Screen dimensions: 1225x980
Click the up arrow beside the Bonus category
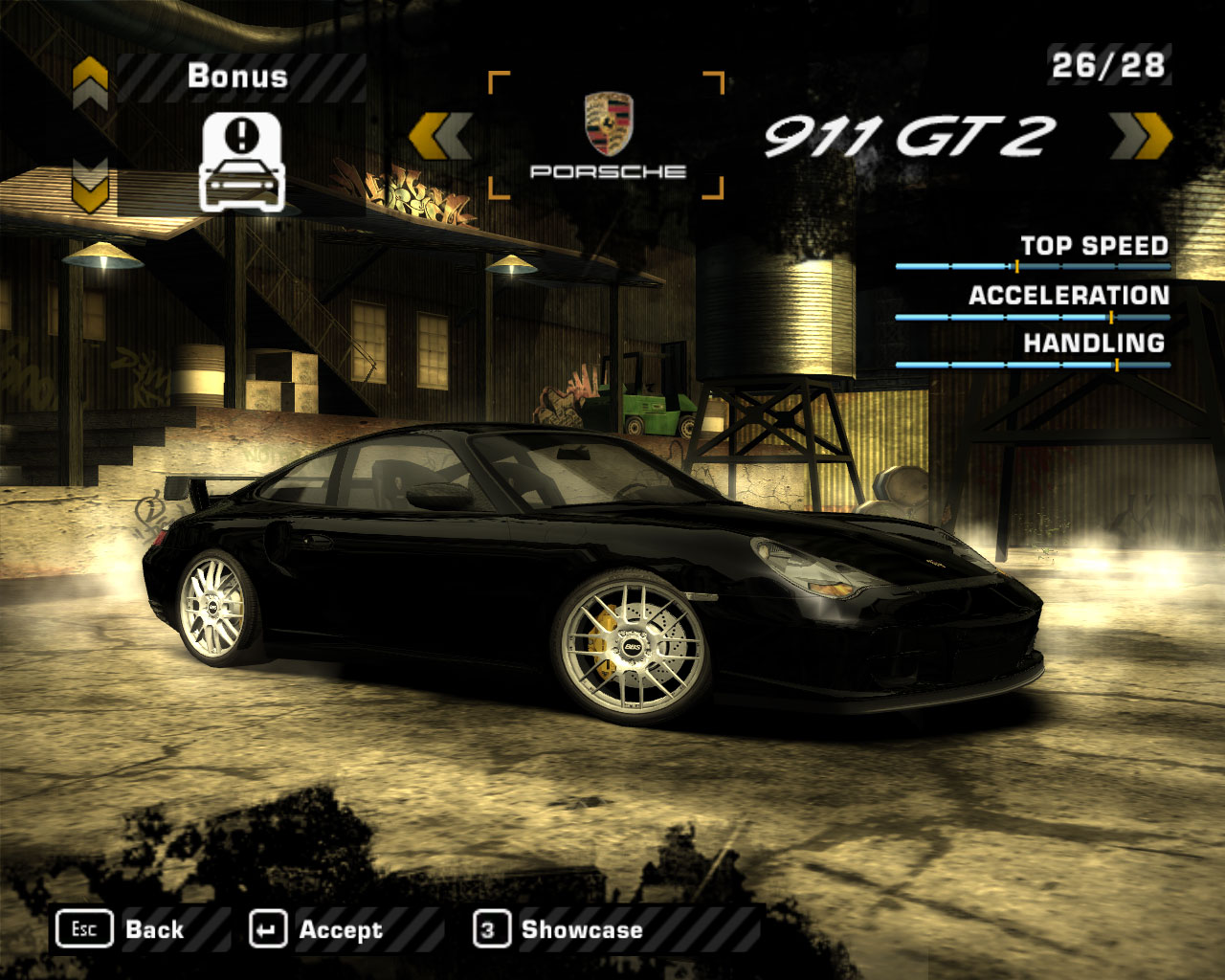pyautogui.click(x=90, y=81)
